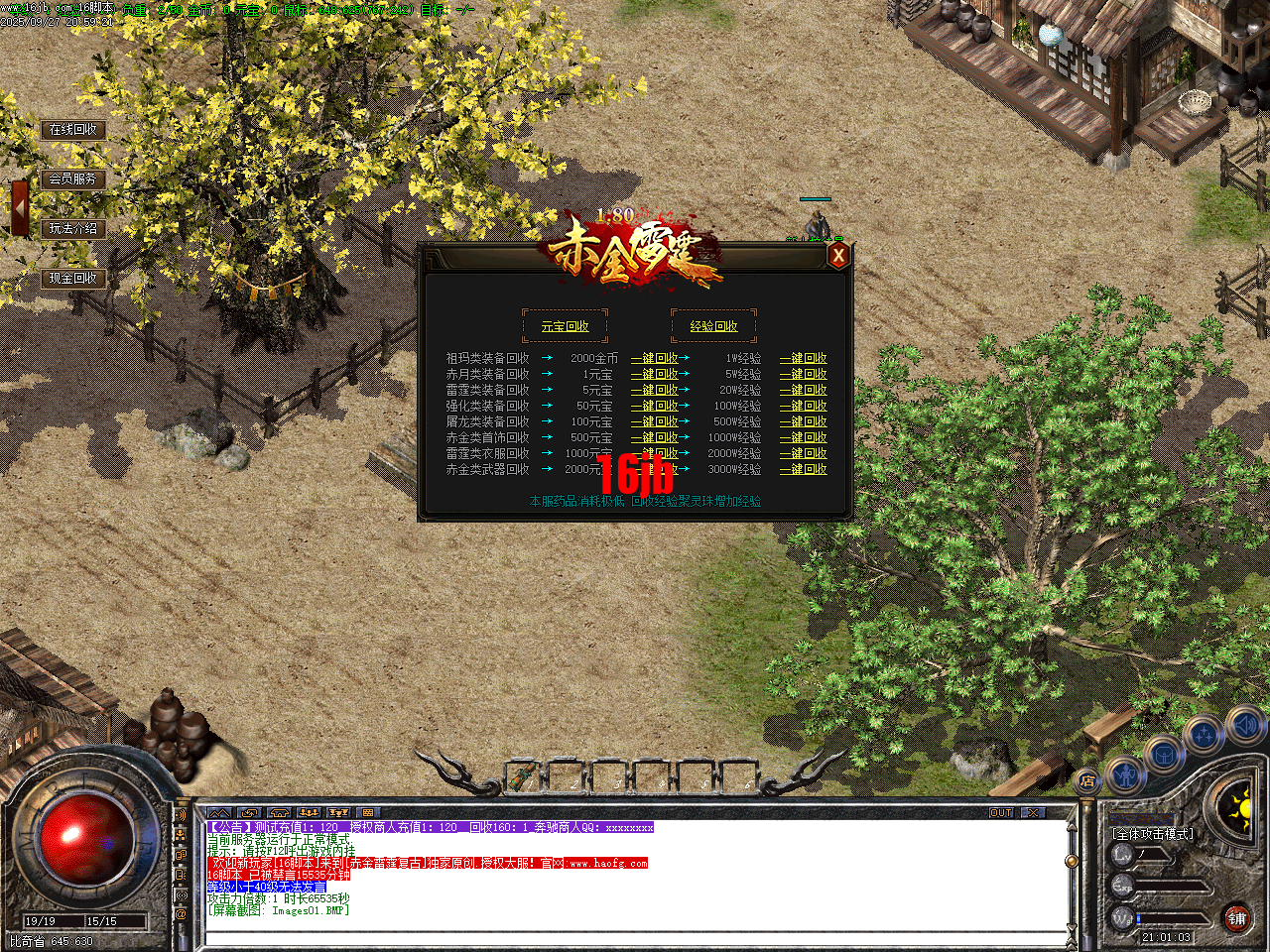Click the rightmost grid icon in chat toolbar
1270x952 pixels.
(368, 813)
